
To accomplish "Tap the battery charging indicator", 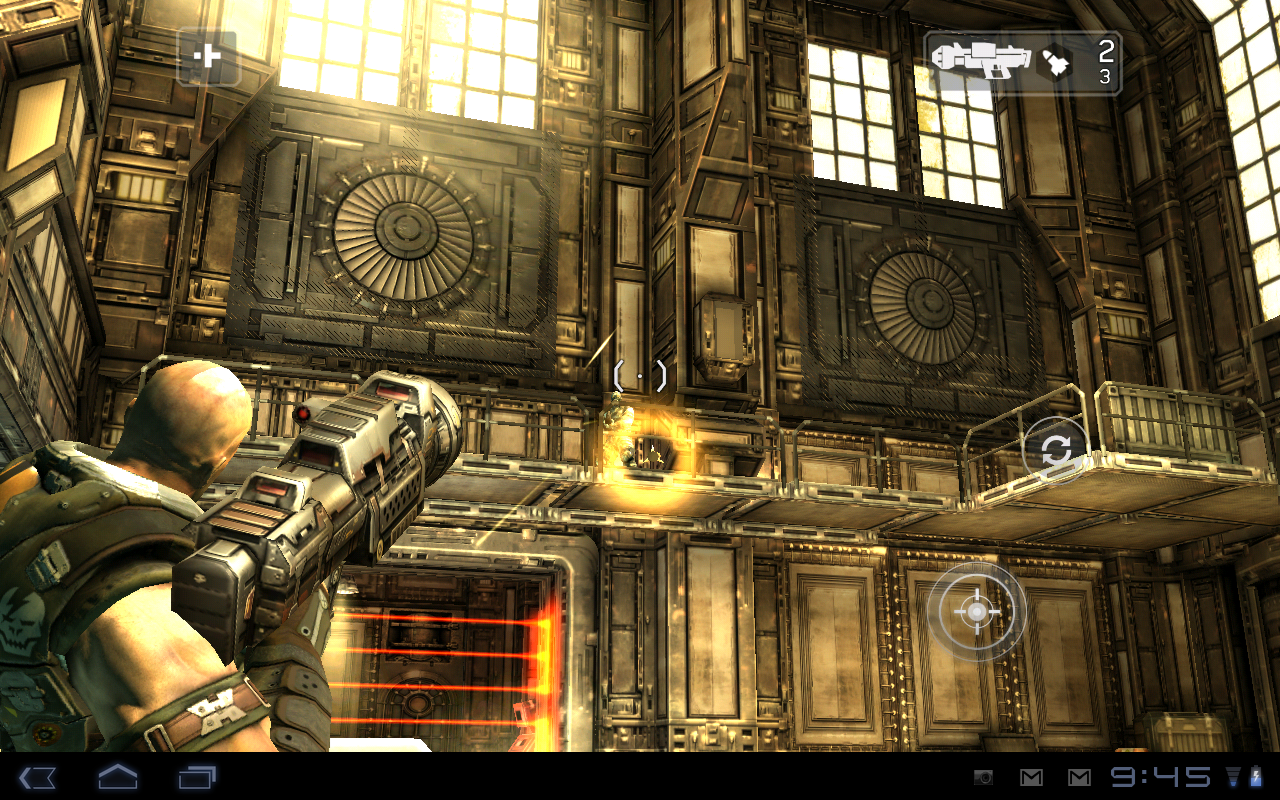I will pyautogui.click(x=1256, y=775).
